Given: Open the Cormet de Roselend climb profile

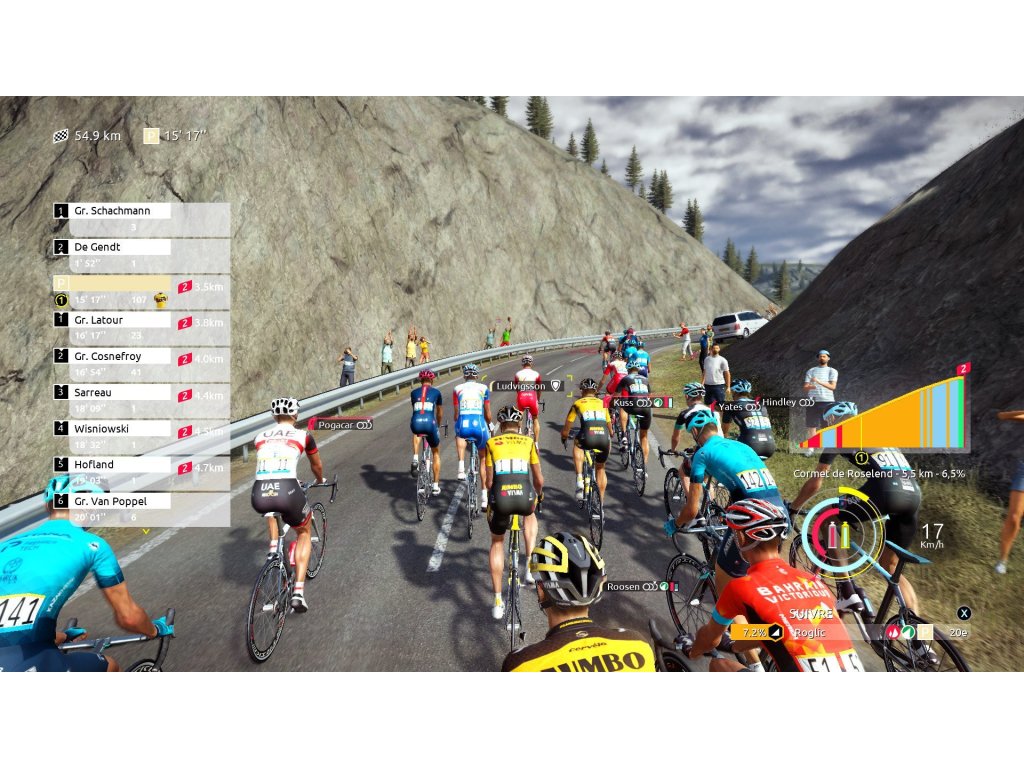Looking at the screenshot, I should 879,415.
